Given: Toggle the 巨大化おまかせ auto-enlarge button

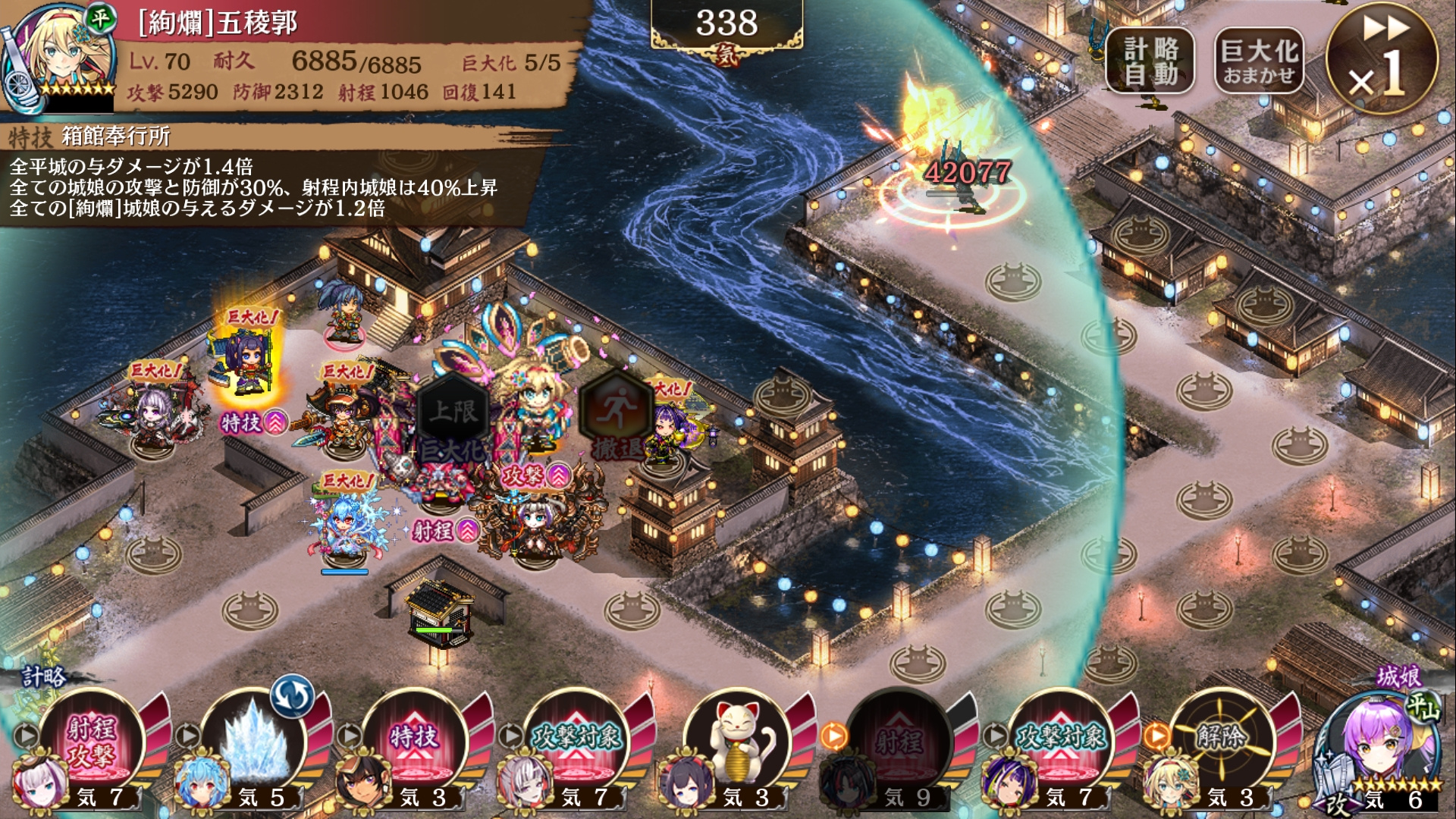Looking at the screenshot, I should point(1259,61).
